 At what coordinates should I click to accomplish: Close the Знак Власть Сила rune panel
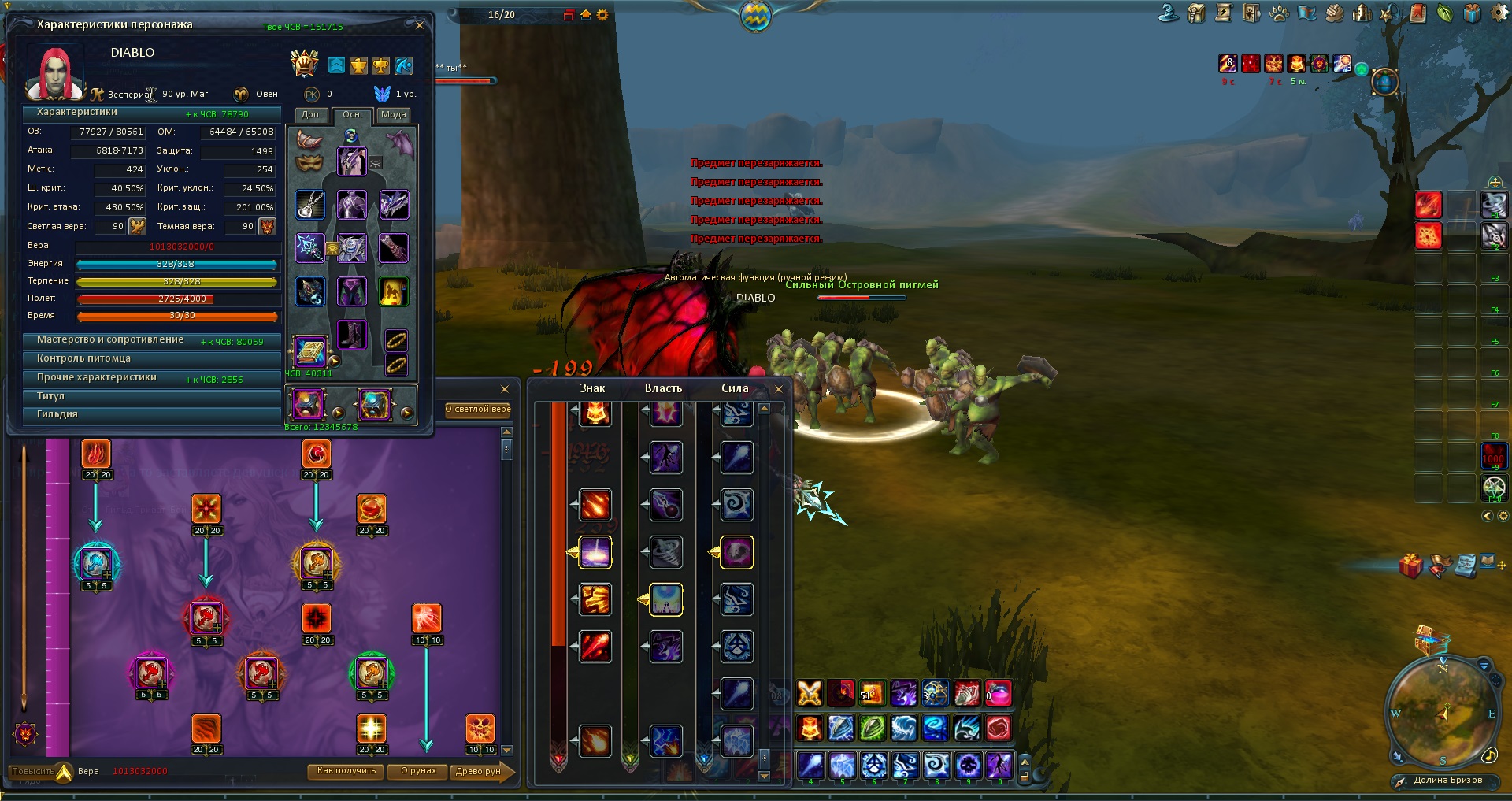(779, 388)
